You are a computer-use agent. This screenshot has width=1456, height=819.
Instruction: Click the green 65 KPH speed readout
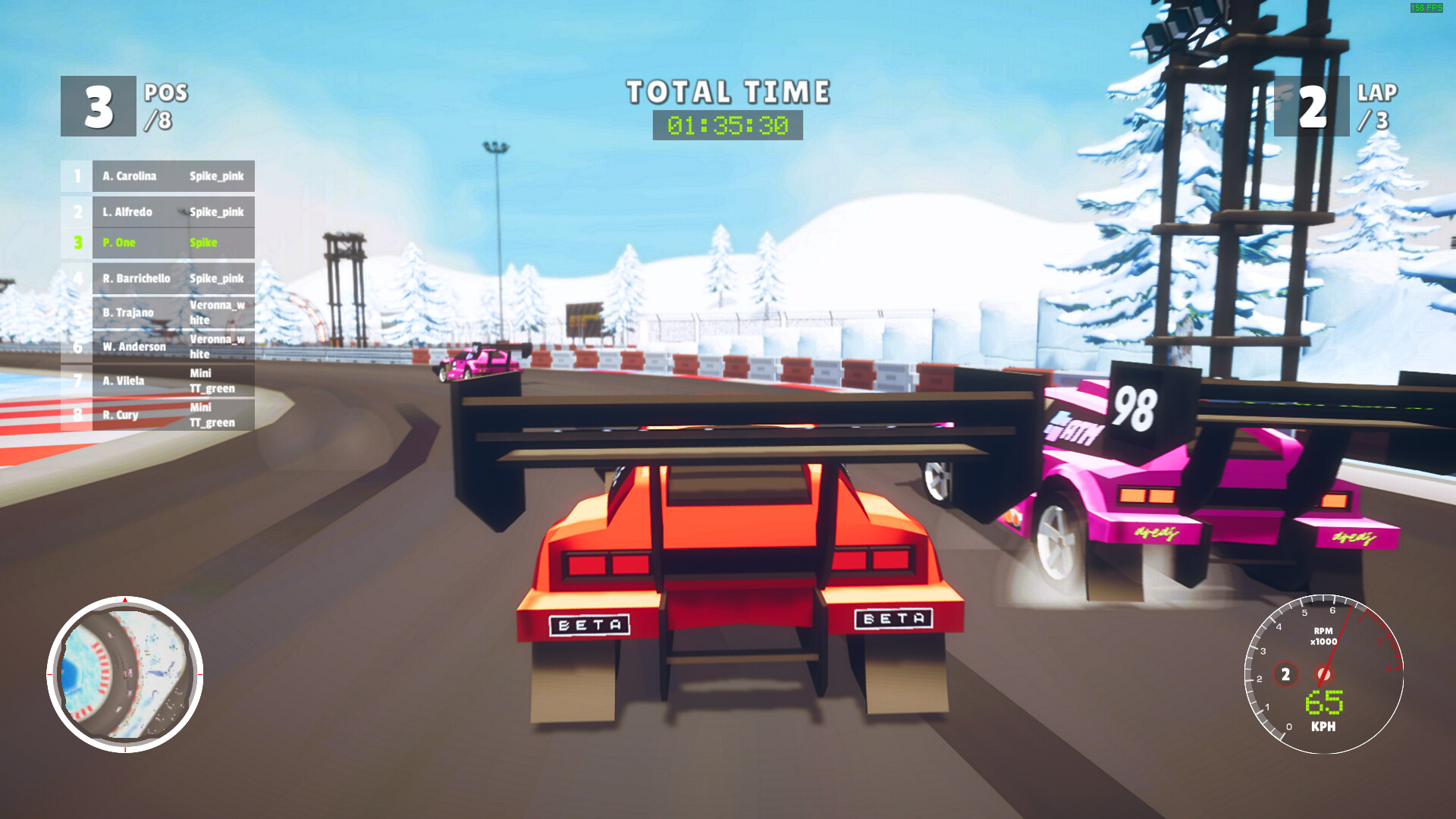1326,703
